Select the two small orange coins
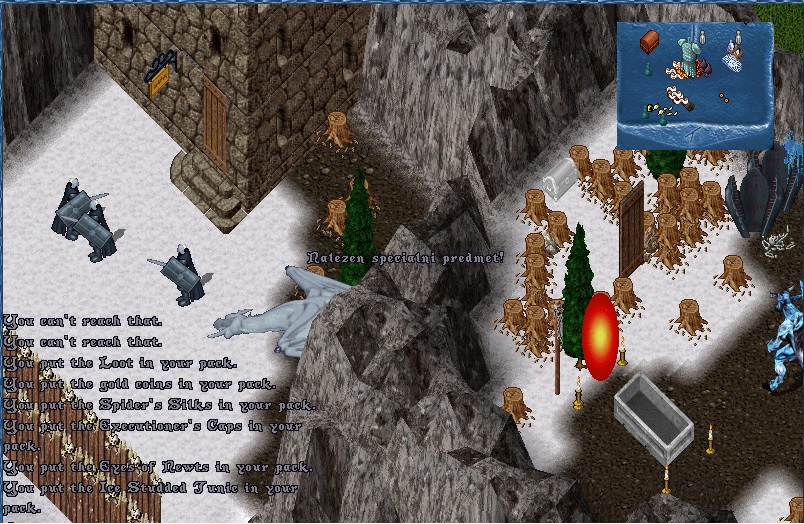This screenshot has width=804, height=524. click(x=724, y=98)
